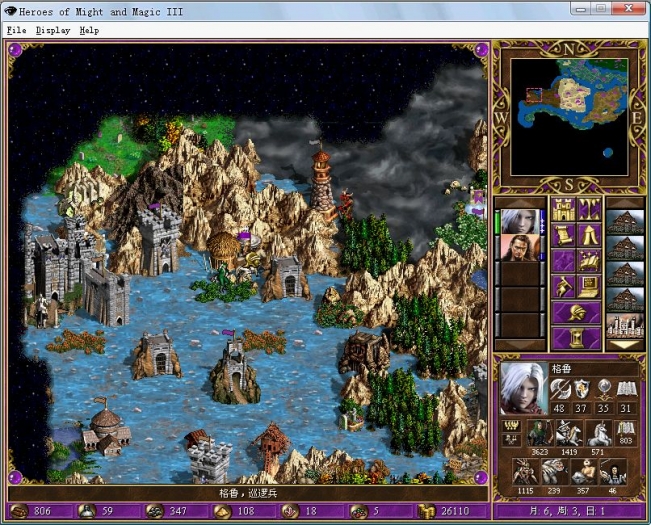Select next hero with helmet button
Viewport: 651px width, 525px height.
(575, 313)
